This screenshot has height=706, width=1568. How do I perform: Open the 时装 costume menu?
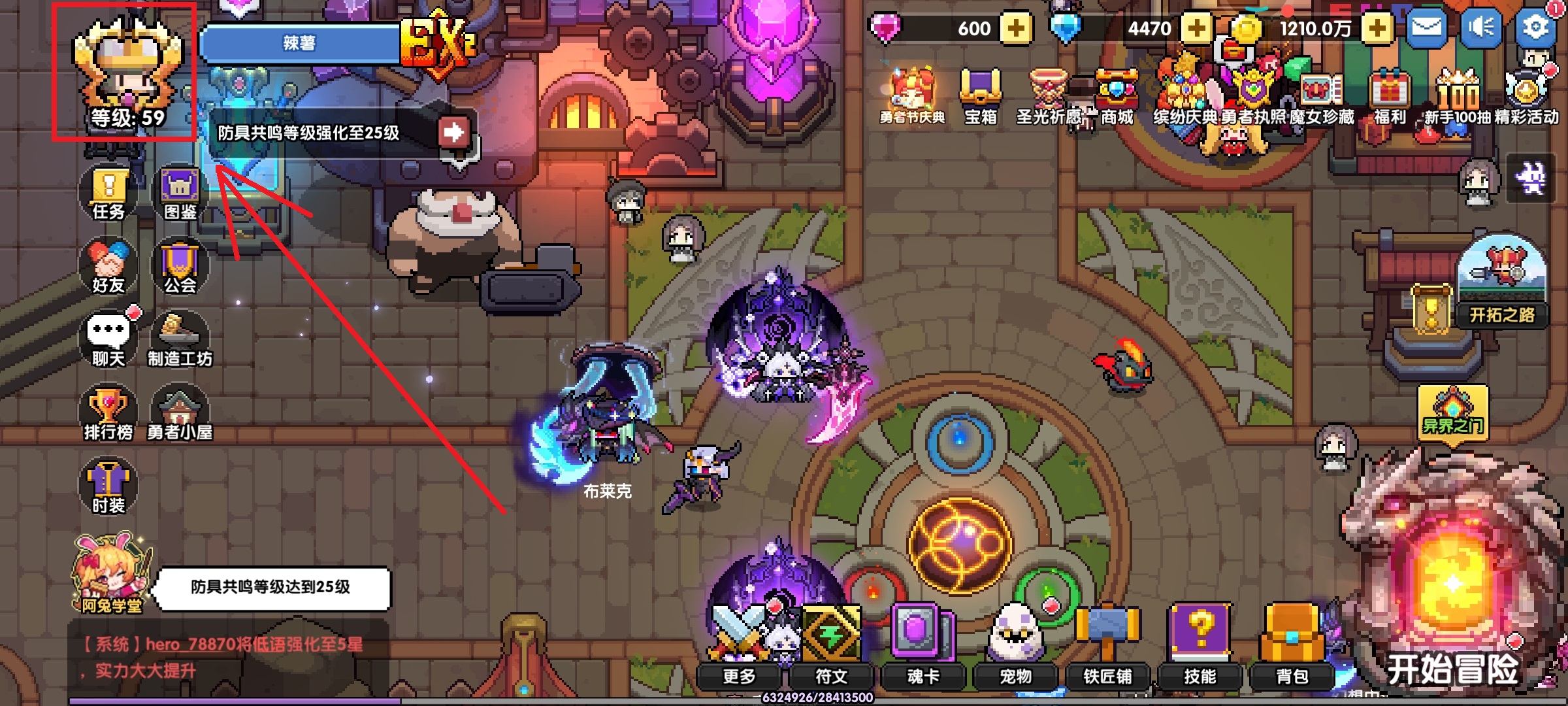click(108, 487)
